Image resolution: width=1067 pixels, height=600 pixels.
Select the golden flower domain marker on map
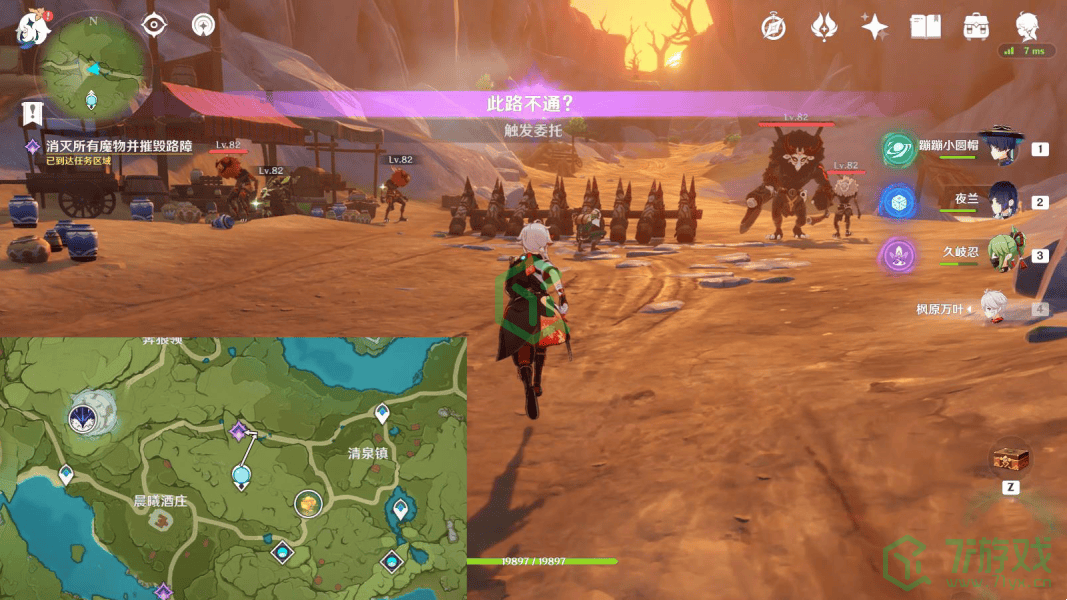(309, 503)
